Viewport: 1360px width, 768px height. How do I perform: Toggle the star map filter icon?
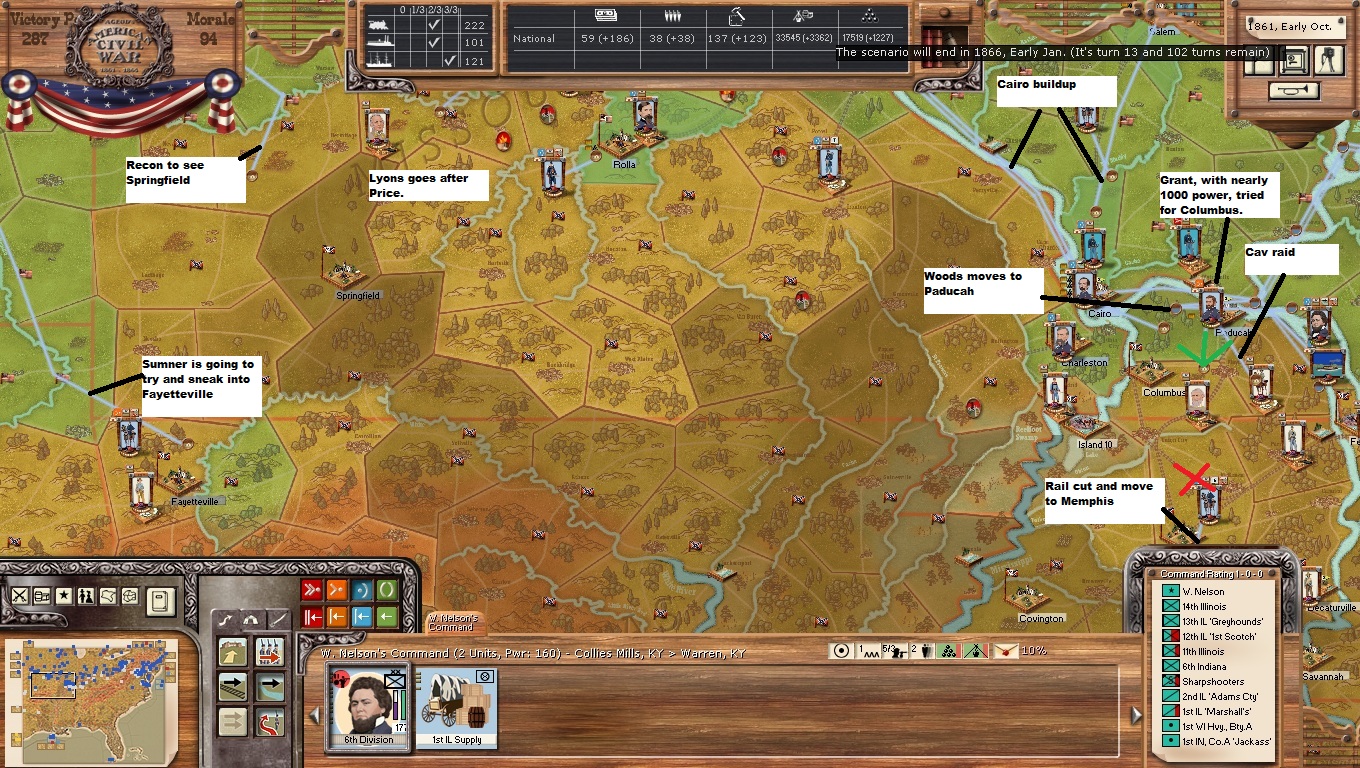pyautogui.click(x=64, y=595)
